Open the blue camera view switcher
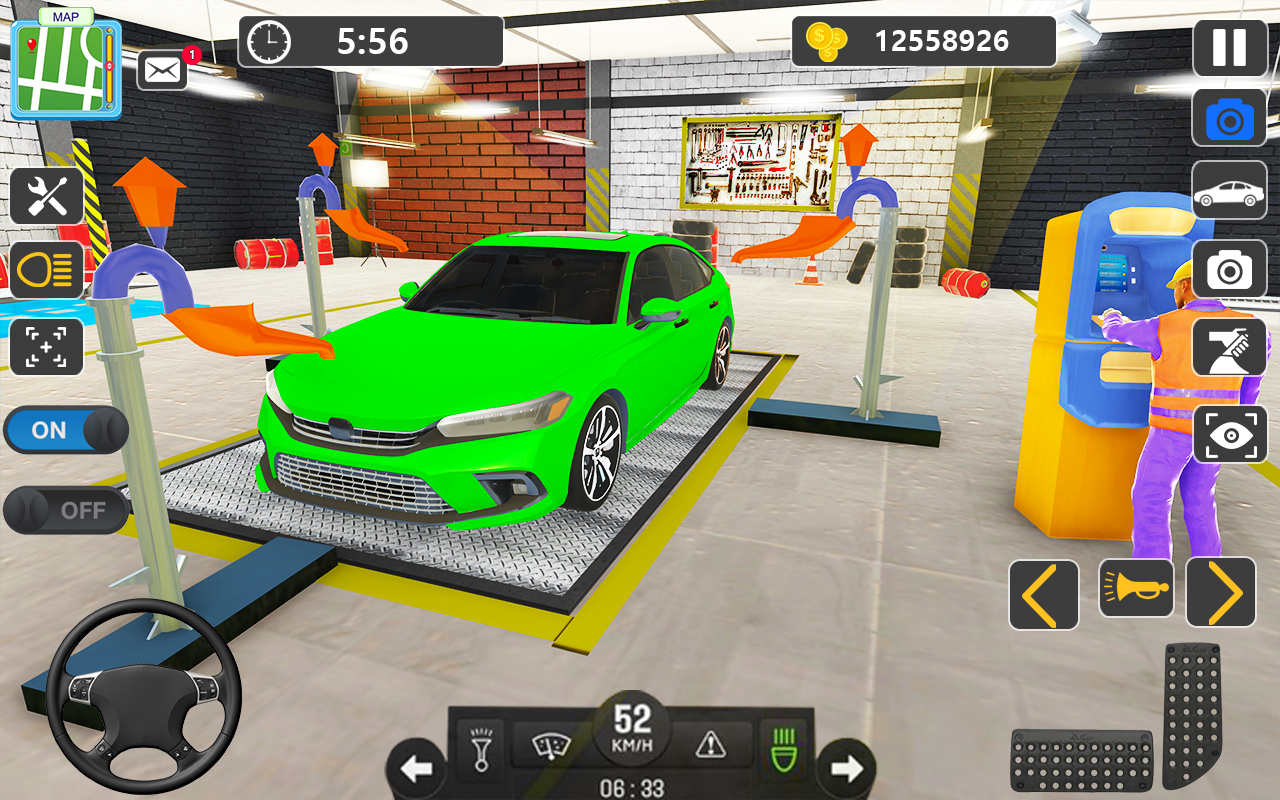1280x800 pixels. 1229,119
